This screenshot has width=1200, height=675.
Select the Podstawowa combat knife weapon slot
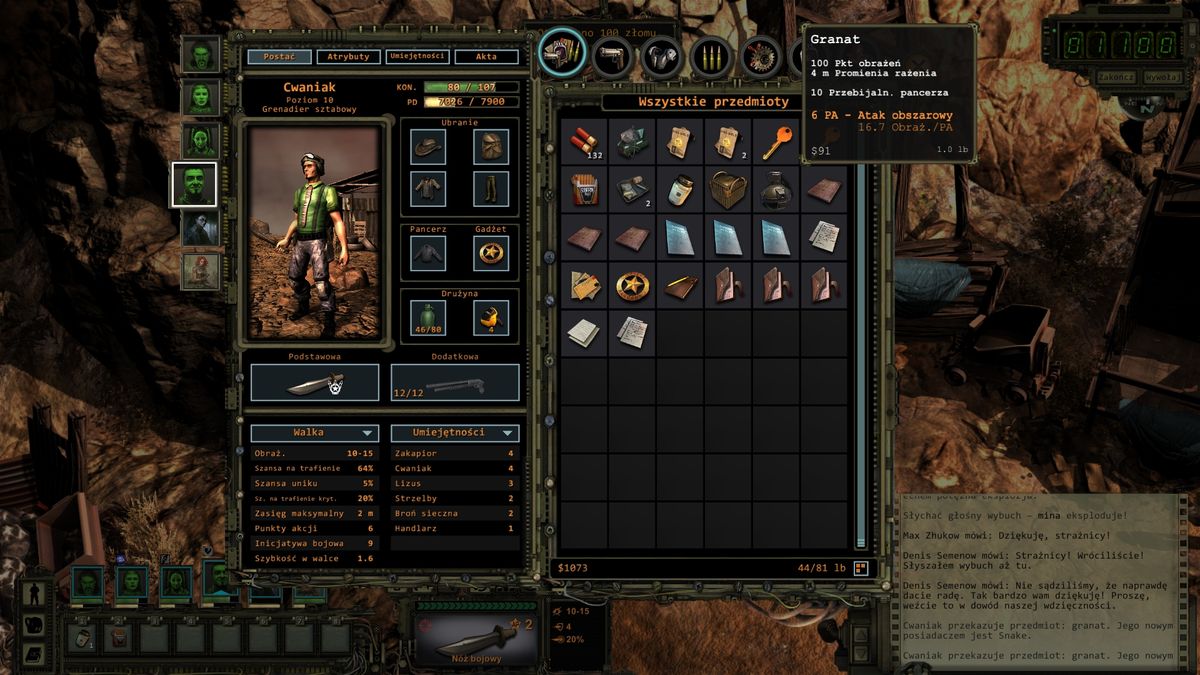coord(314,382)
